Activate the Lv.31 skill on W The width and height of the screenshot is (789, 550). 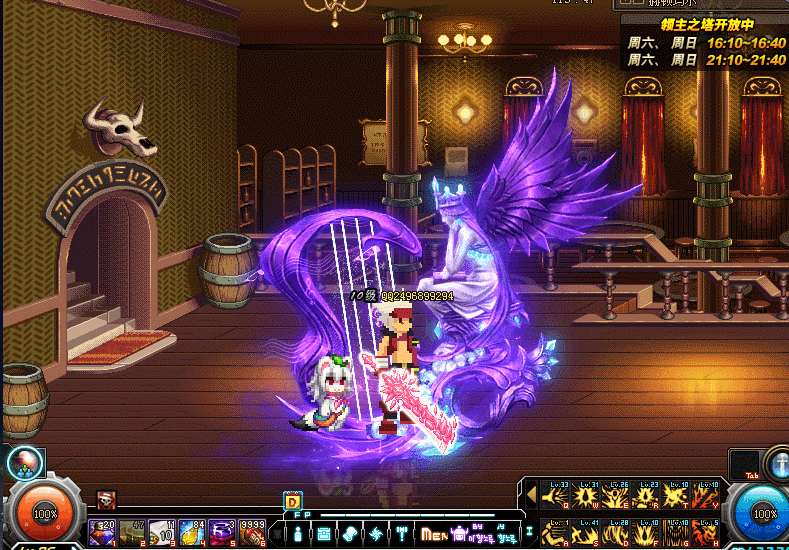tap(584, 494)
